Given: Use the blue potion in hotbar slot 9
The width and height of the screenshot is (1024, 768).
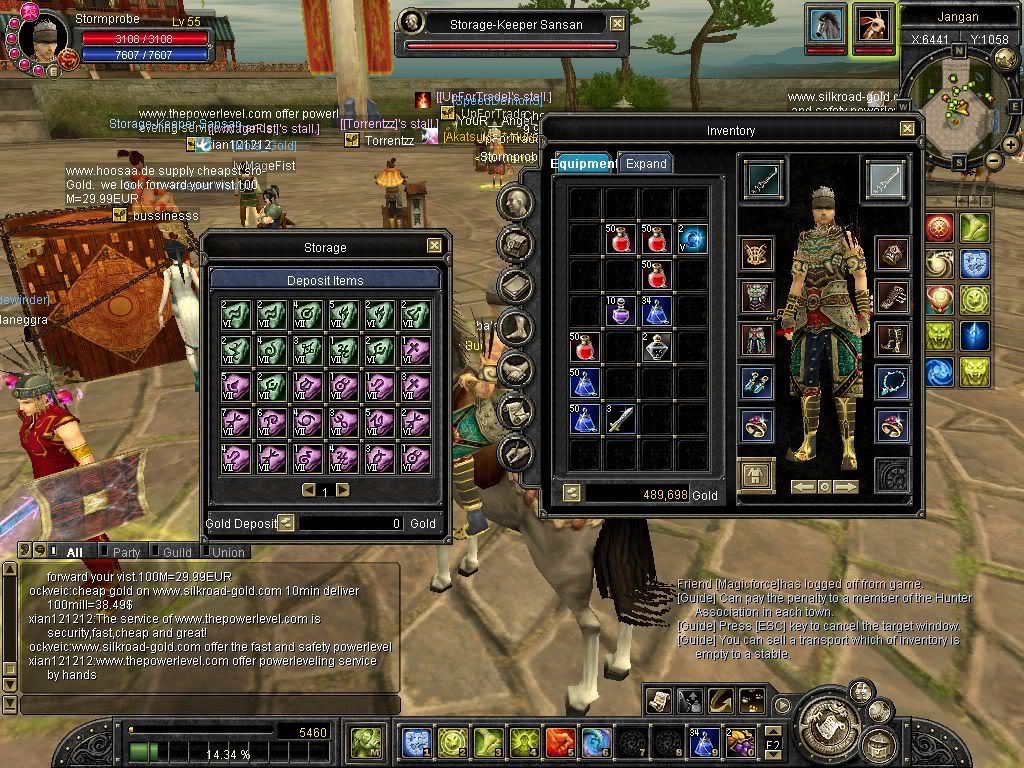Looking at the screenshot, I should coord(704,743).
